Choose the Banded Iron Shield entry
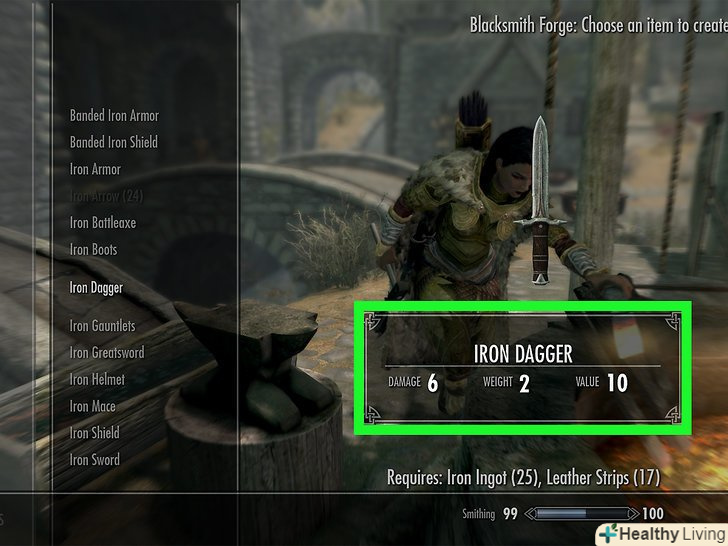Viewport: 728px width, 546px height. coord(113,143)
